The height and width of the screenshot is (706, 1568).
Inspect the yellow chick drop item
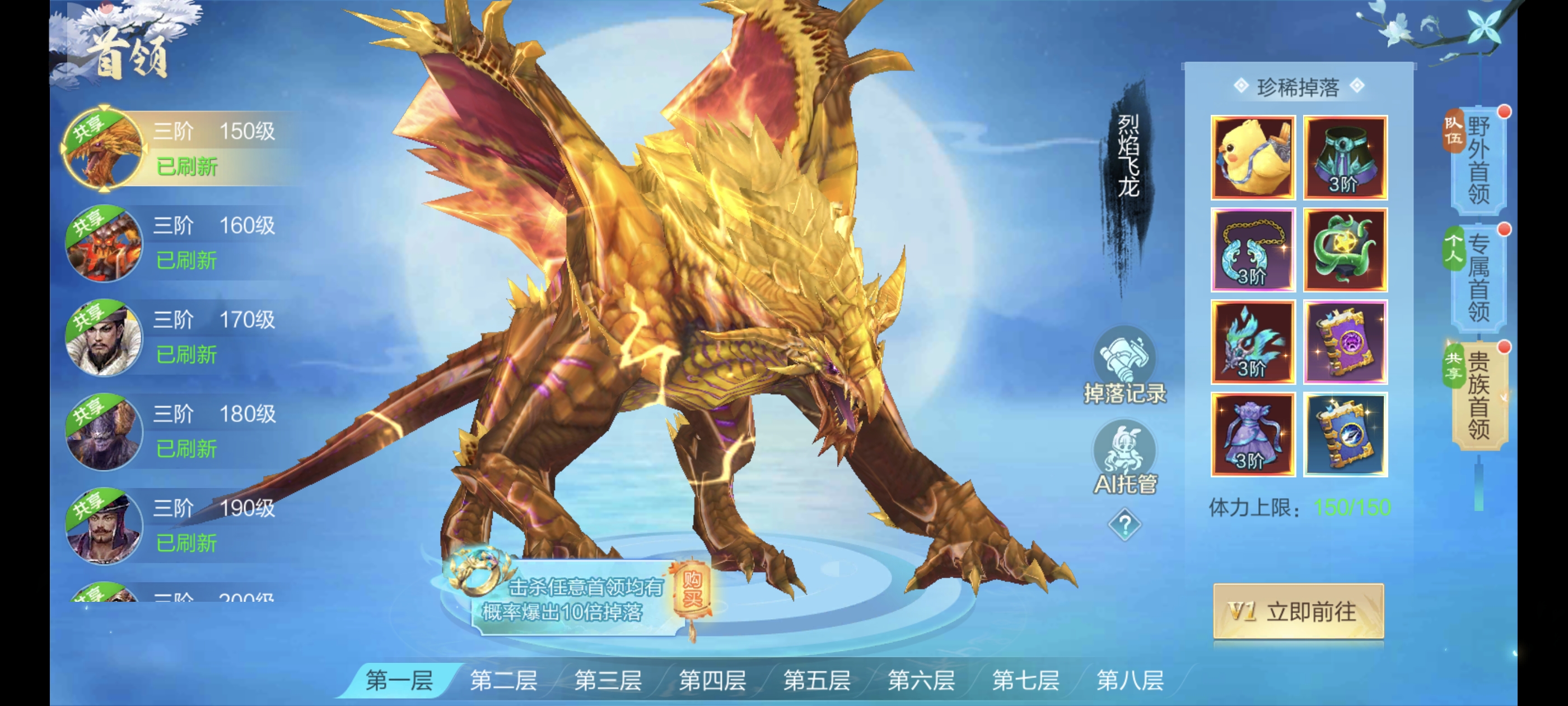[x=1252, y=158]
